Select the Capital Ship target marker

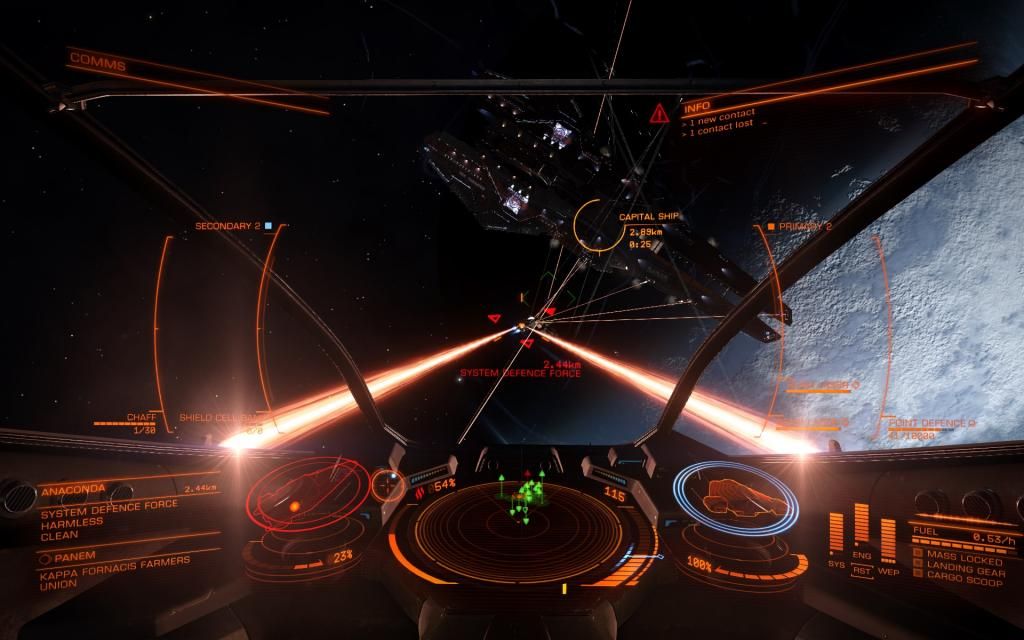600,226
